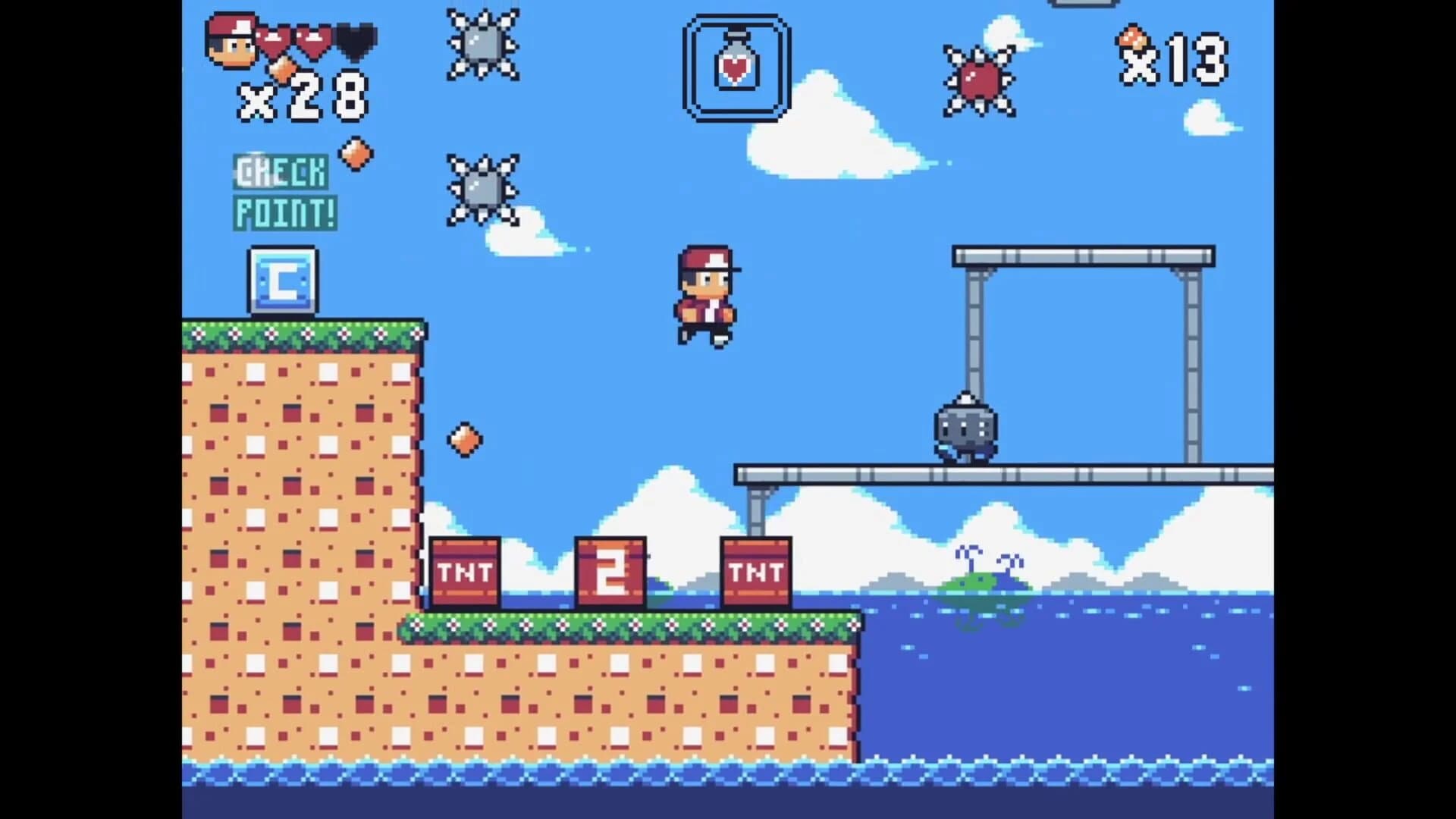This screenshot has width=1456, height=819.
Task: Select the upper-left gray spike ball hazard
Action: pyautogui.click(x=482, y=45)
